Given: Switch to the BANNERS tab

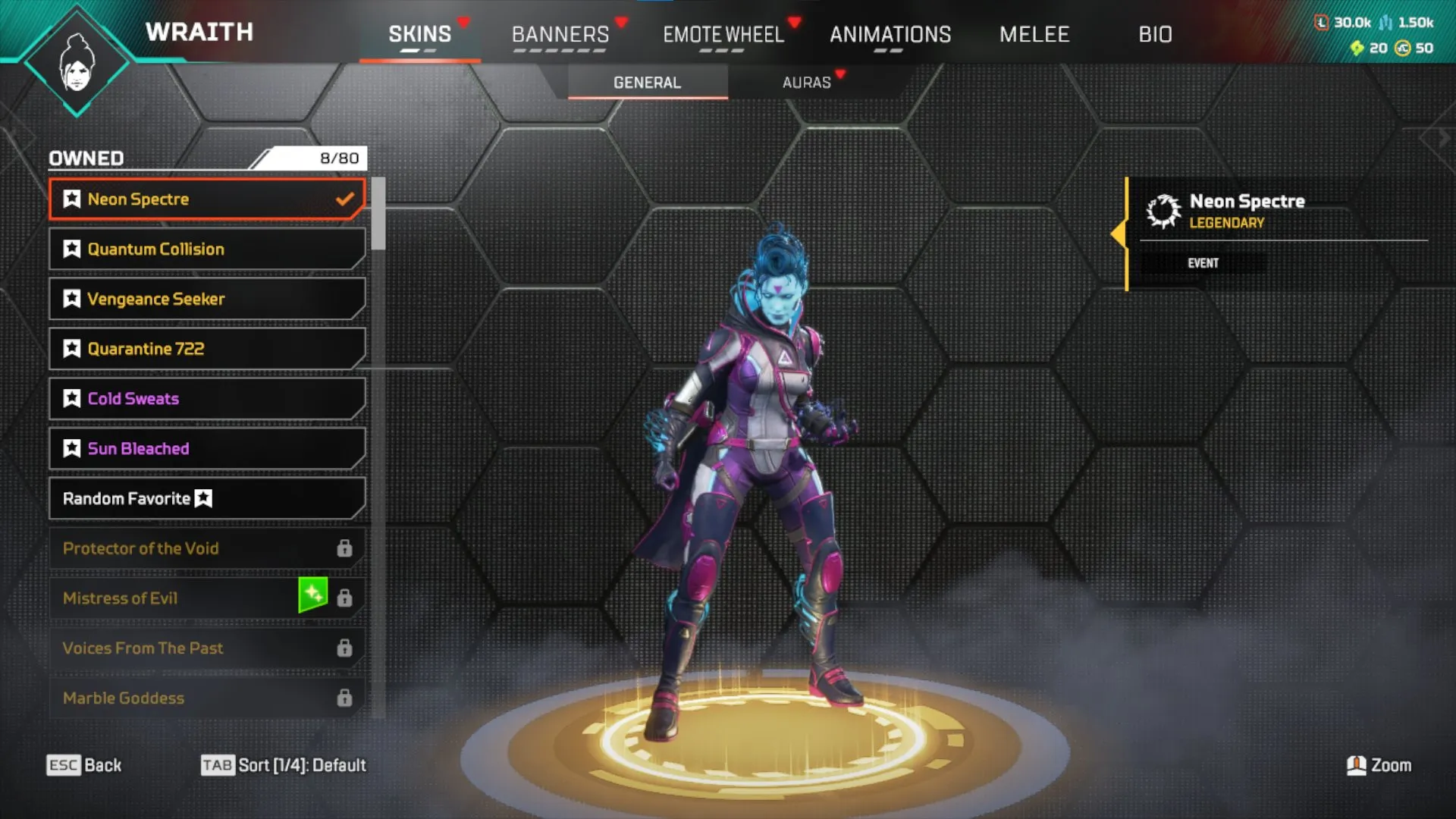Looking at the screenshot, I should [x=560, y=33].
